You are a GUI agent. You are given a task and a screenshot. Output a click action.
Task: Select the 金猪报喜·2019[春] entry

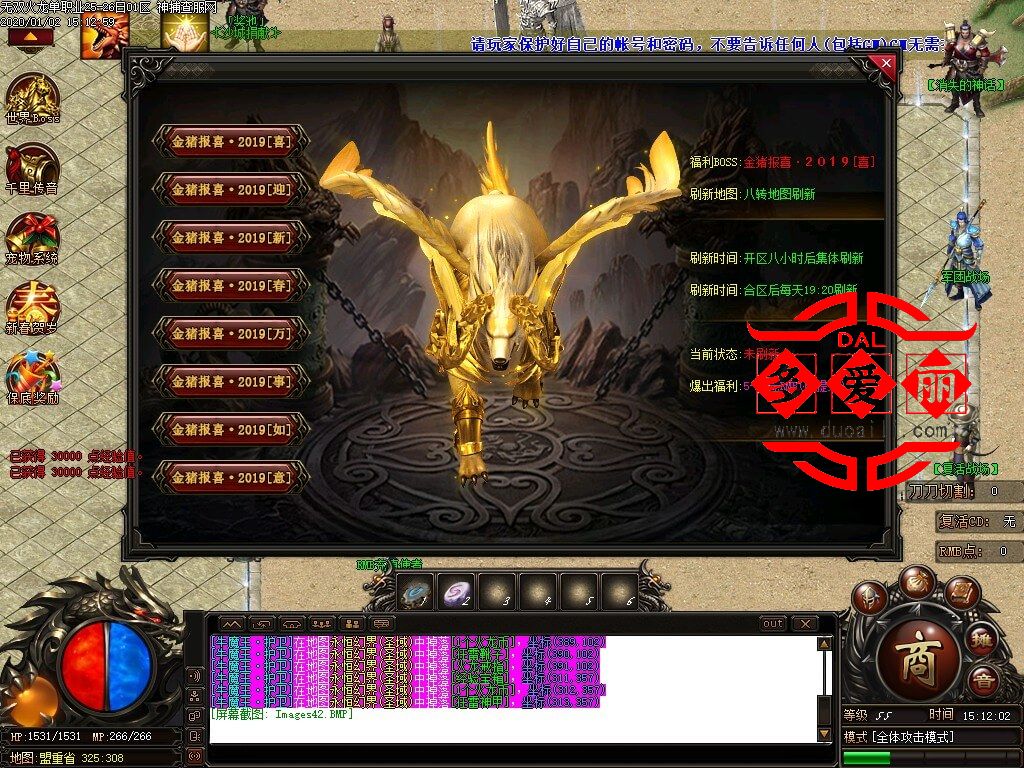[x=231, y=286]
